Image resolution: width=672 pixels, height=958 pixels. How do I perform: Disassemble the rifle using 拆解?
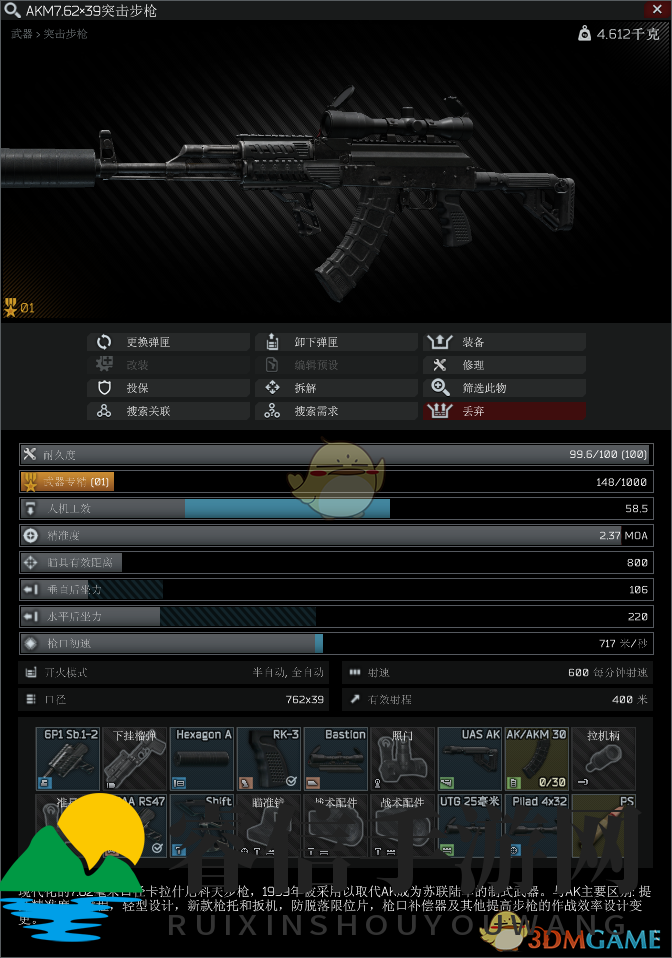coord(336,388)
